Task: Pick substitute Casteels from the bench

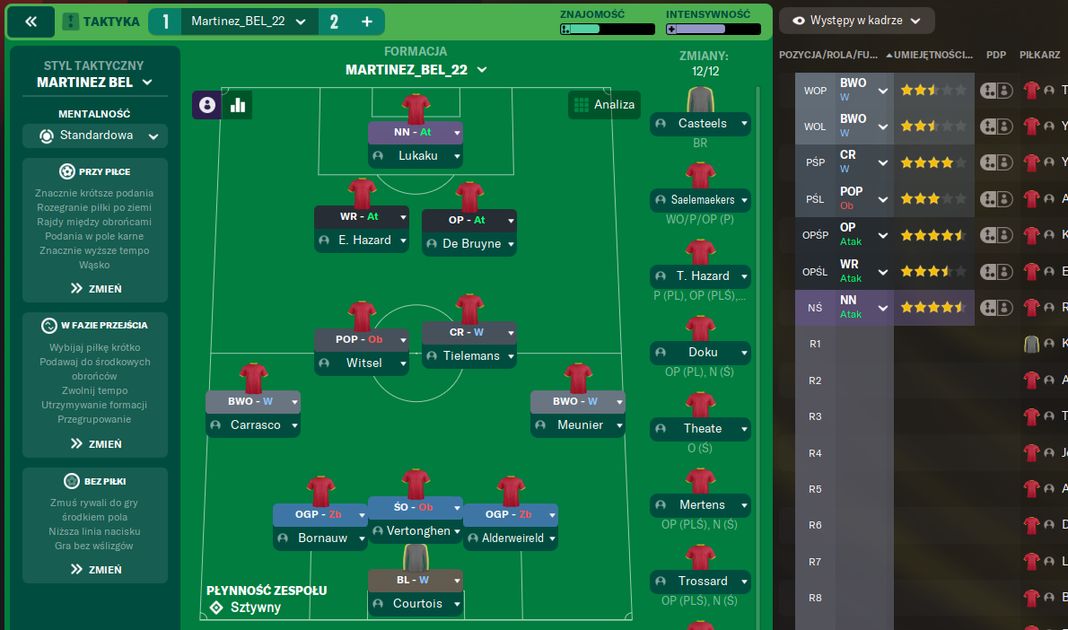Action: [701, 124]
